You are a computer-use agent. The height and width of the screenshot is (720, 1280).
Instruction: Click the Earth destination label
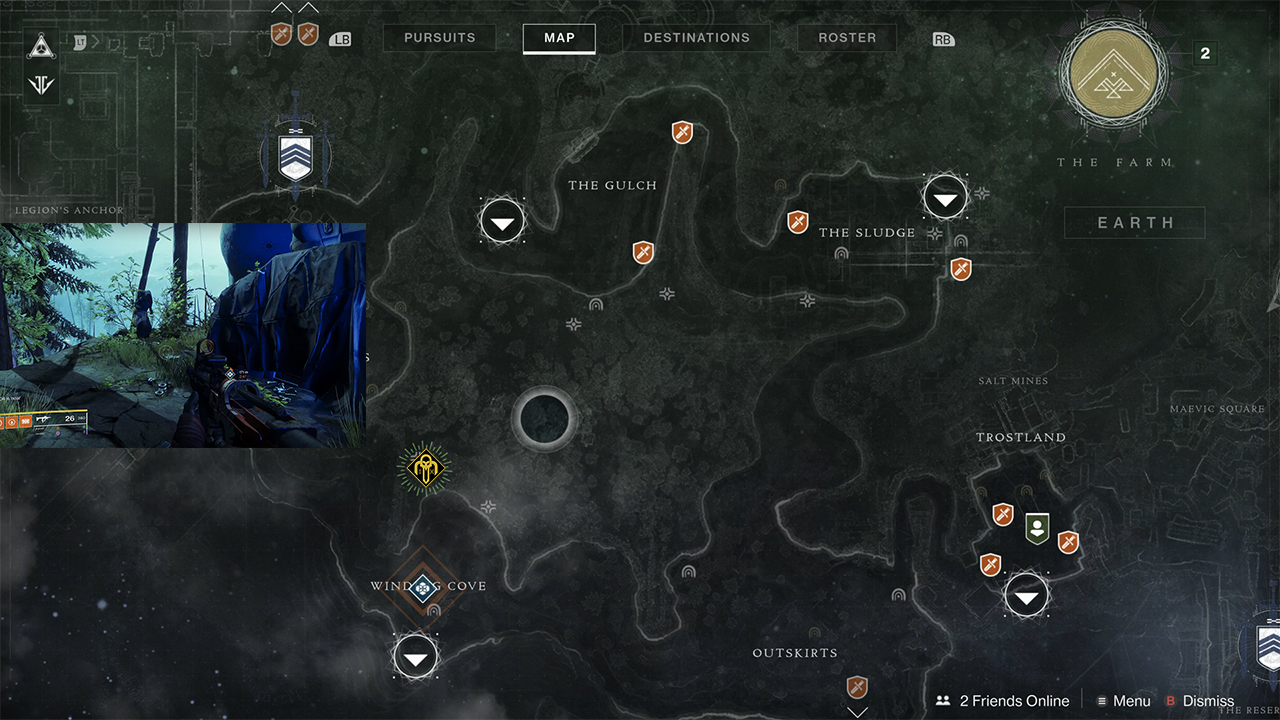click(1135, 223)
